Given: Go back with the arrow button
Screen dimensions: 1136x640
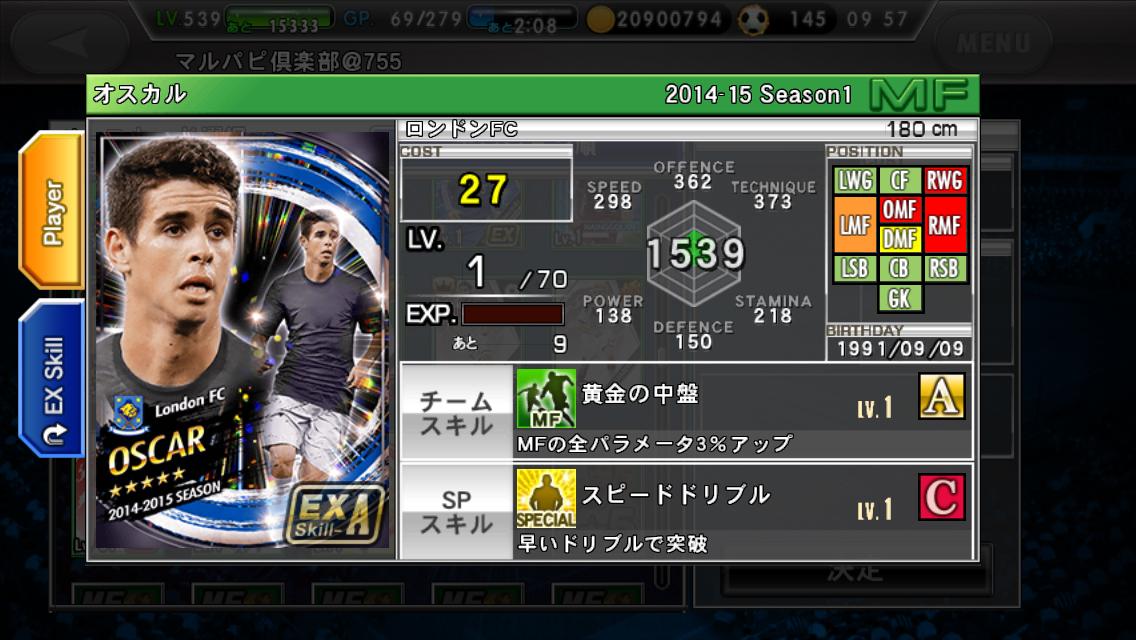Looking at the screenshot, I should (70, 43).
